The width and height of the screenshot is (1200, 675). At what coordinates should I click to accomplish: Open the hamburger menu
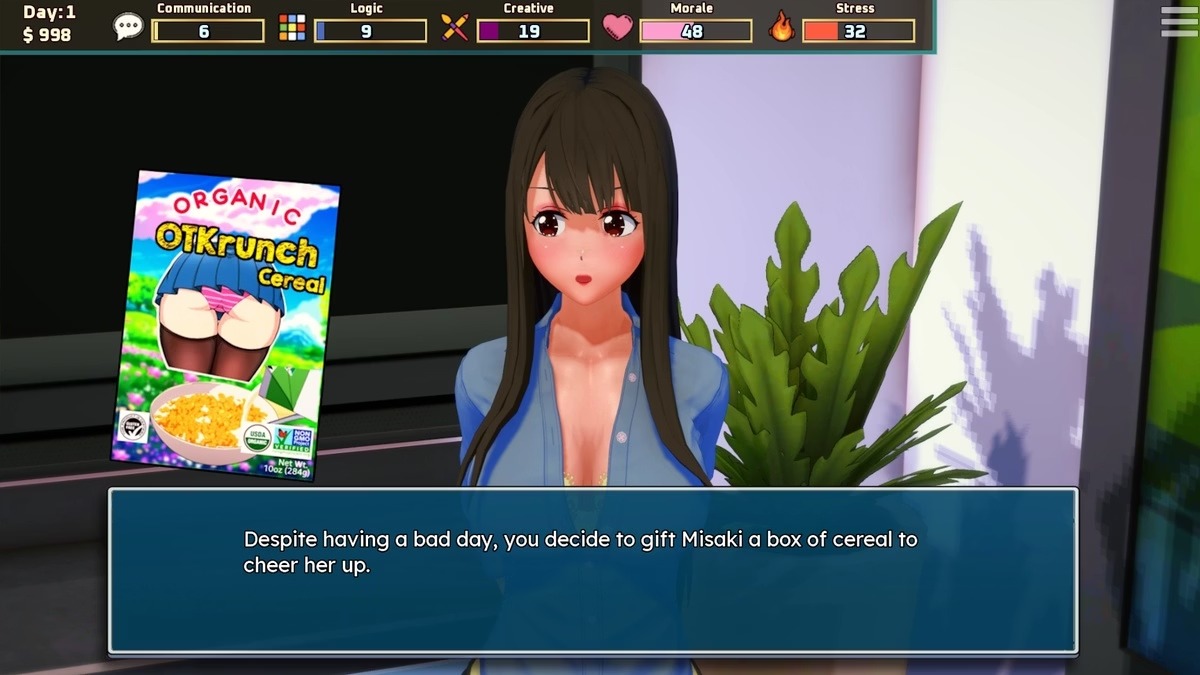click(x=1178, y=22)
